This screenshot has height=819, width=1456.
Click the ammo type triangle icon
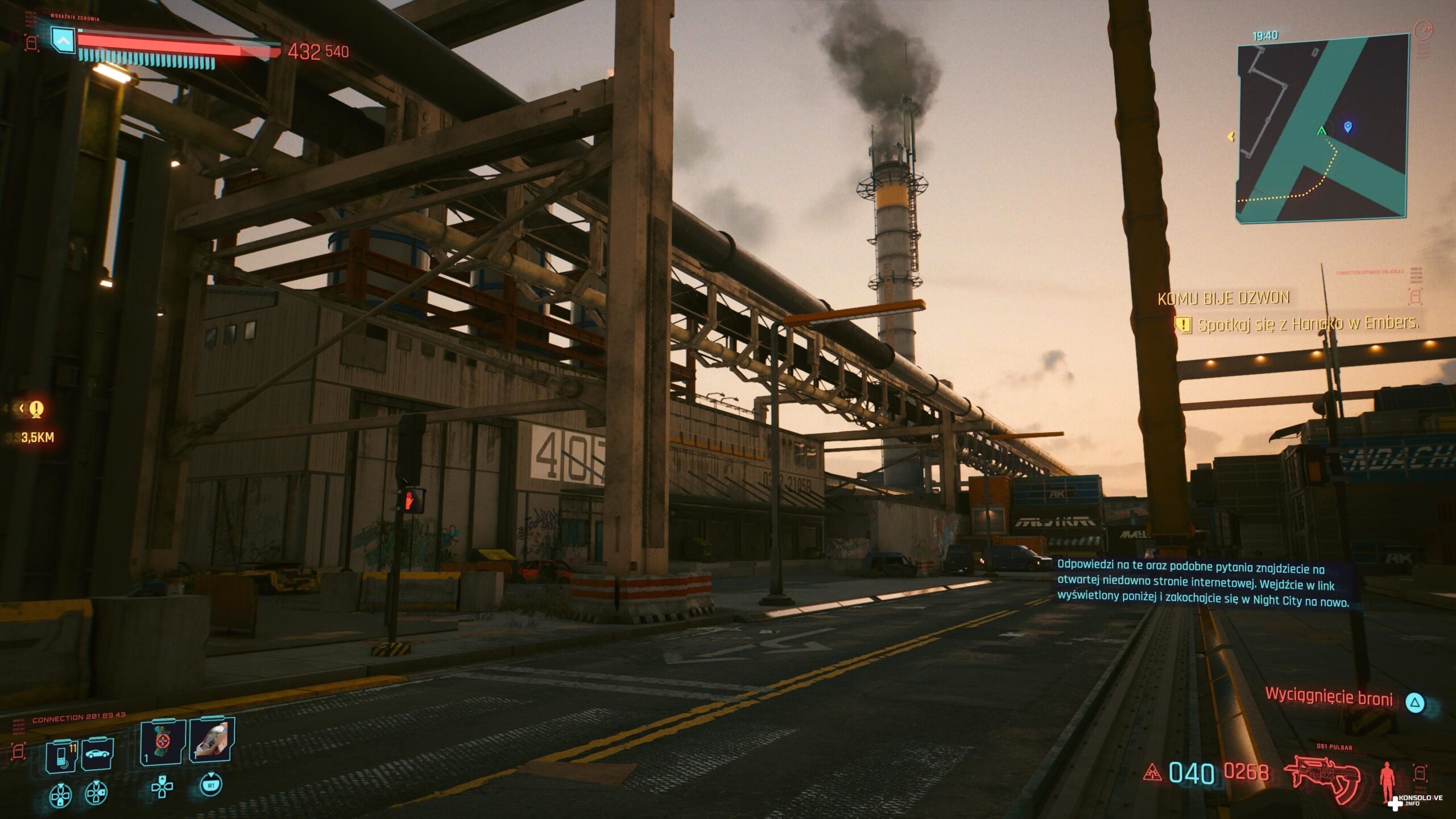1152,773
